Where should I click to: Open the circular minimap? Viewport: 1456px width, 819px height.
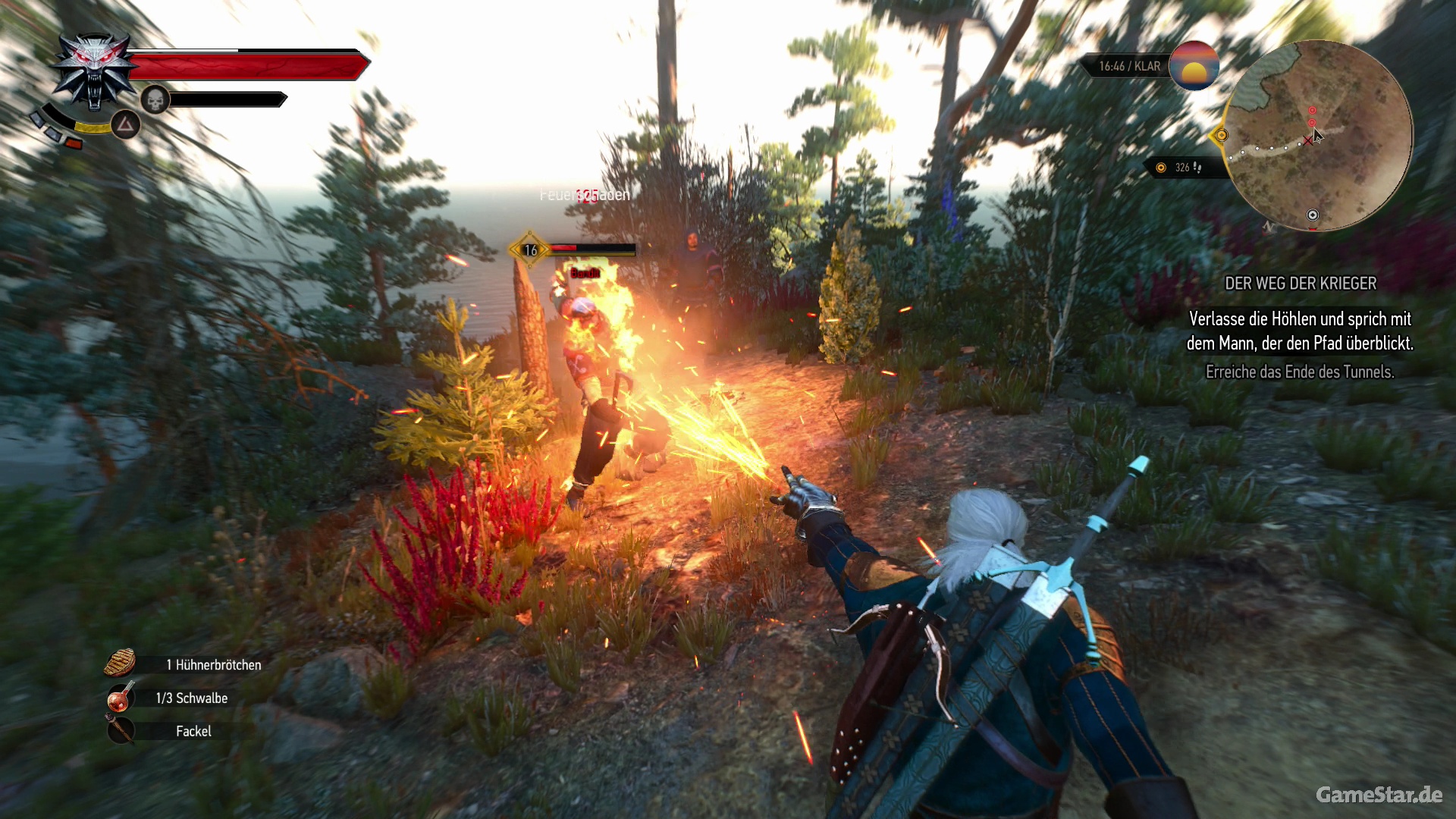pos(1318,136)
